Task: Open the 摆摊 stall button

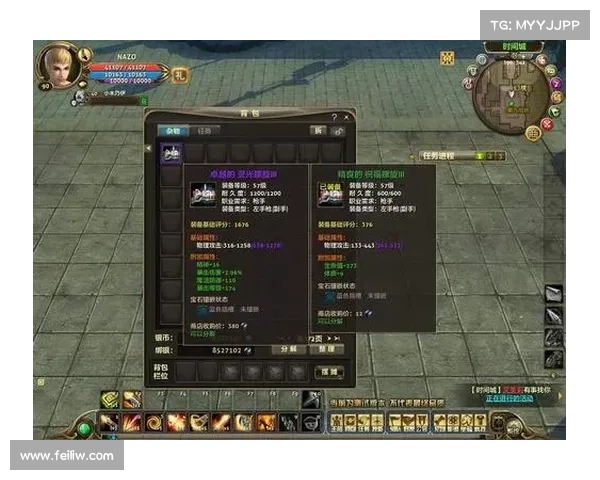Action: pos(330,371)
